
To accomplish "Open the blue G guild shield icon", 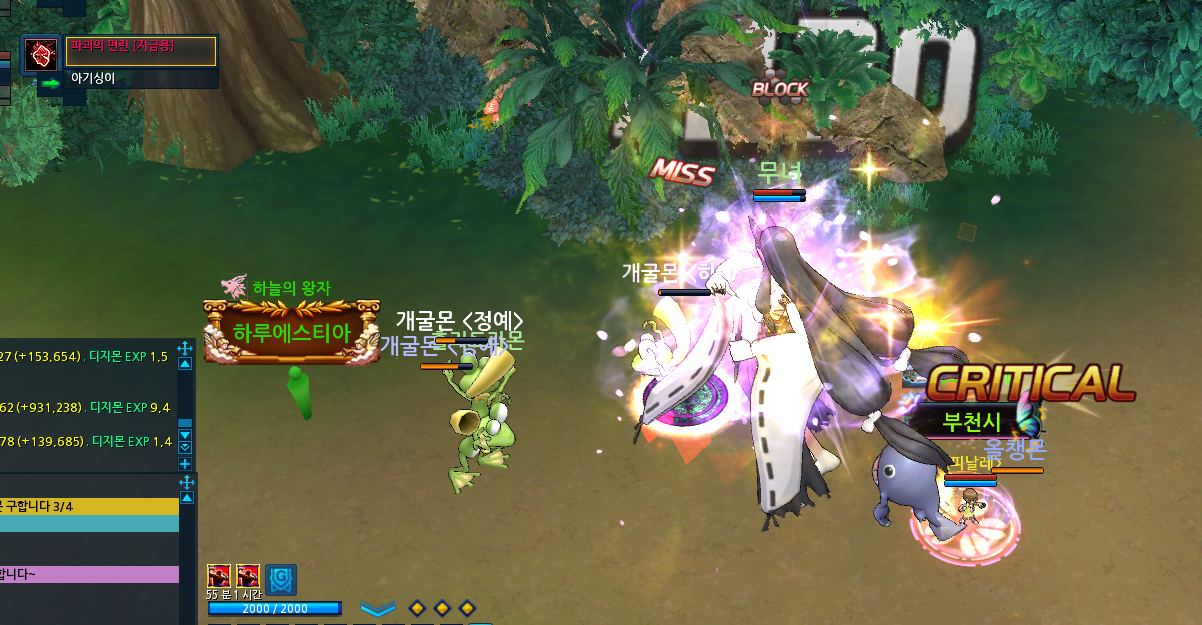I will [281, 579].
